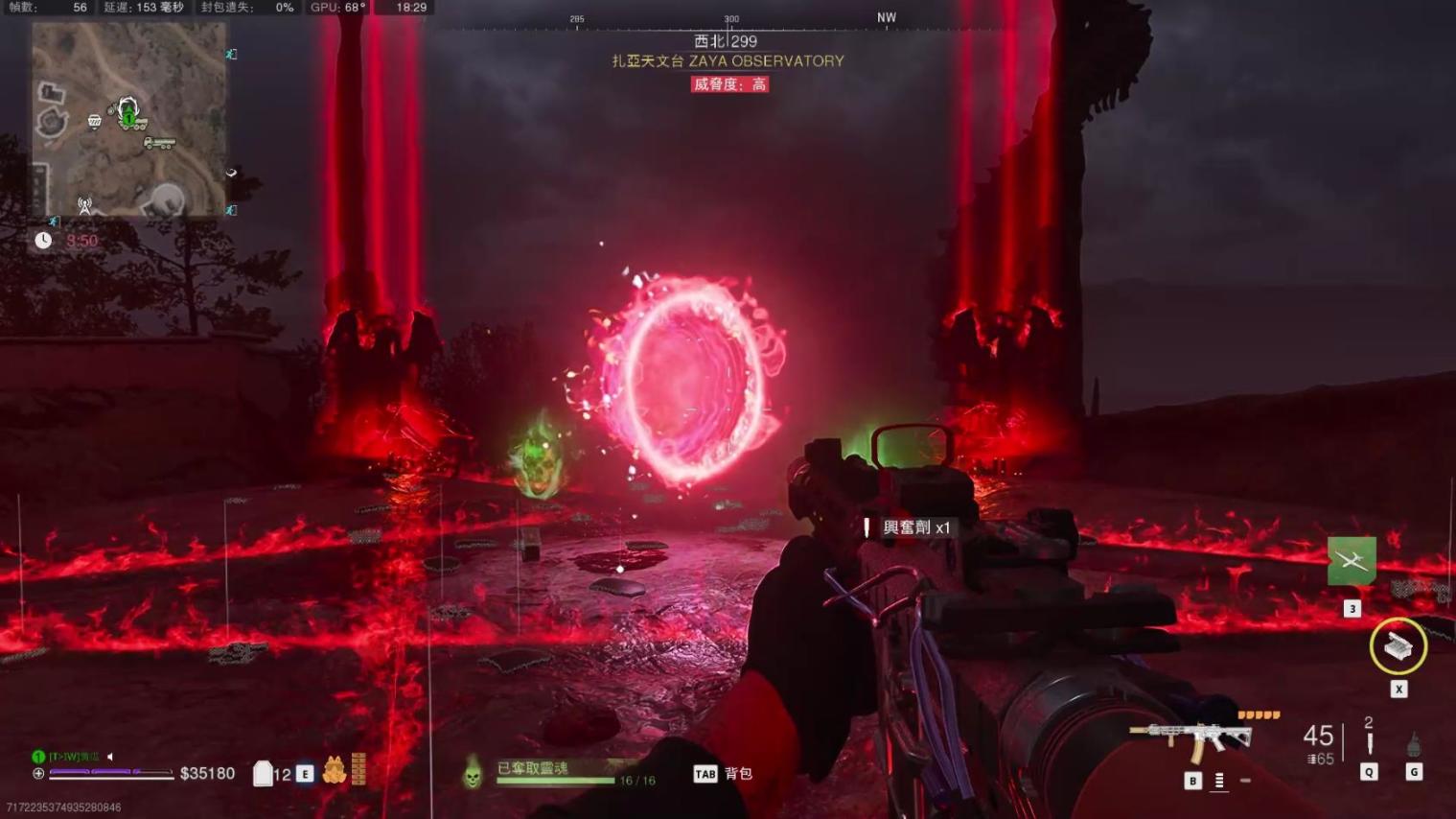The height and width of the screenshot is (819, 1456).
Task: Select the gas mask icon
Action: click(334, 770)
